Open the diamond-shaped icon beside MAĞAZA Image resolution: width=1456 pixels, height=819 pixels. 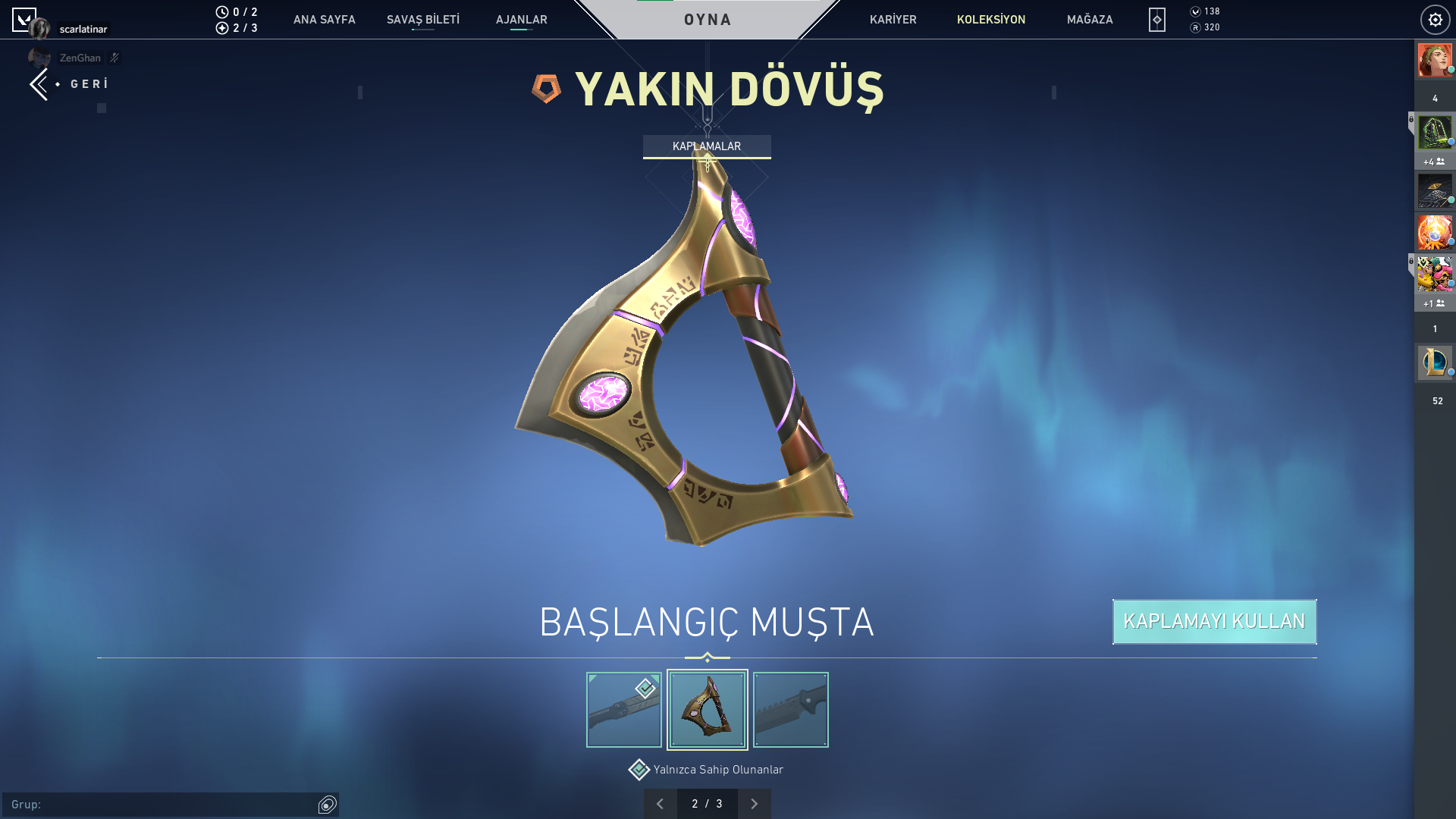[x=1156, y=20]
